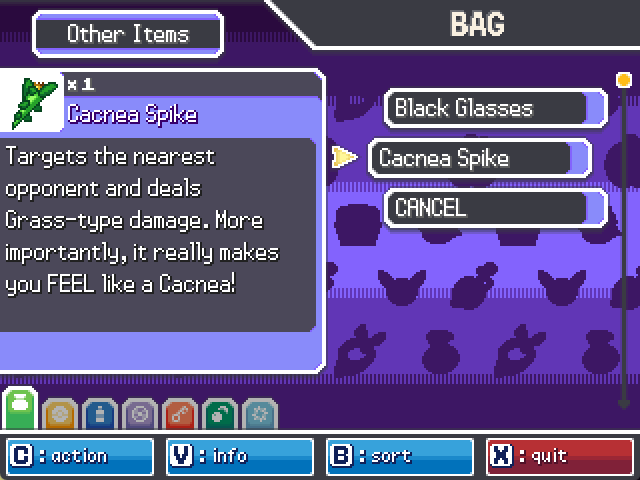This screenshot has height=480, width=640.
Task: Click the action button
Action: tap(80, 456)
